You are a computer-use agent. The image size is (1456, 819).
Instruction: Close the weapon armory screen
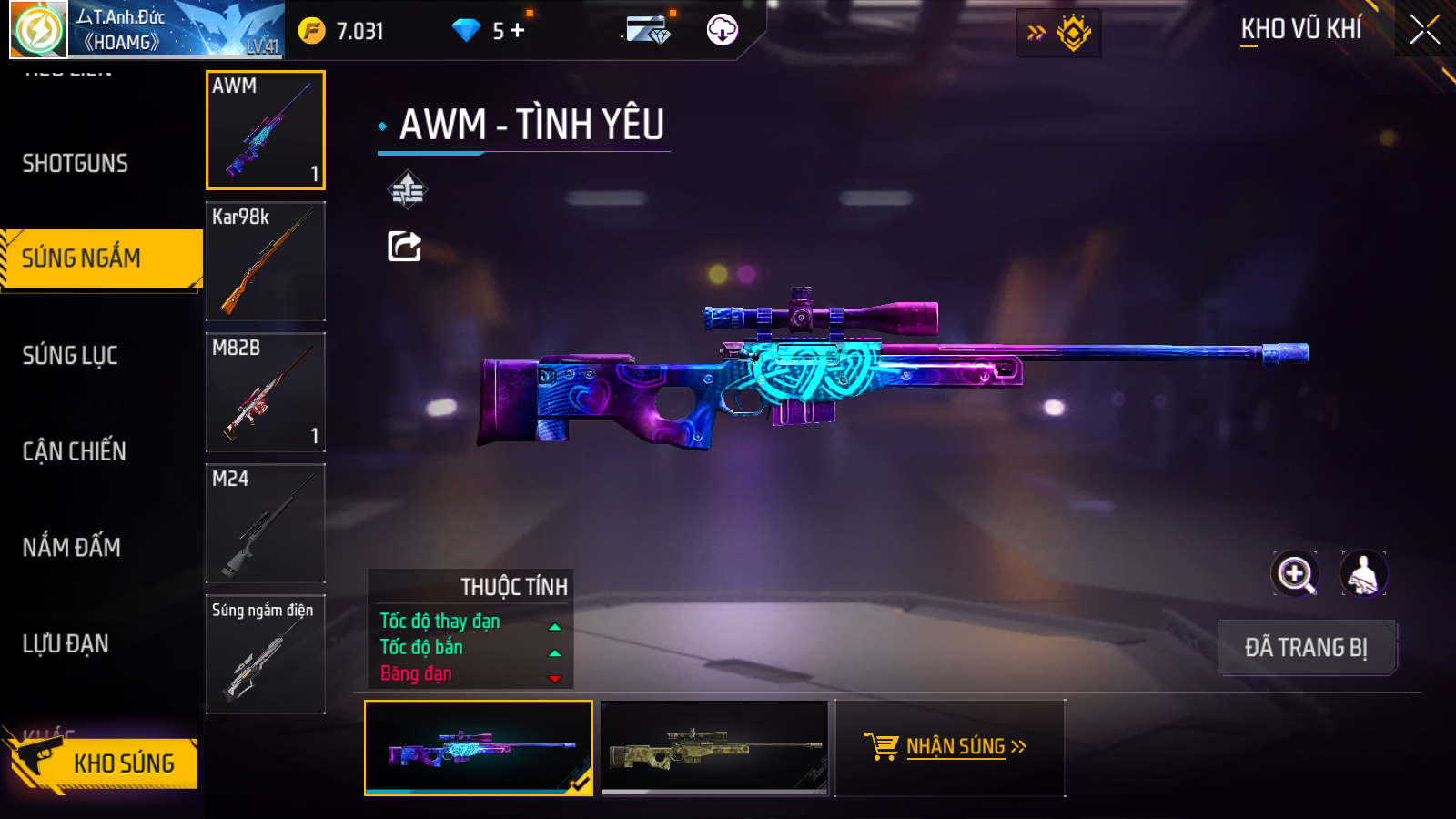(1424, 30)
